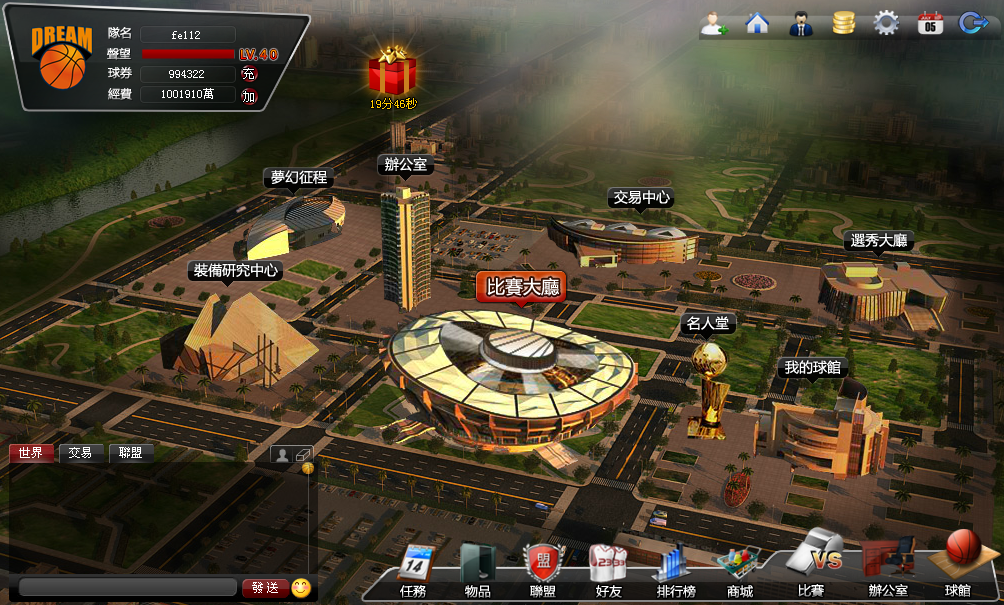
Task: Click the blue logout arrow icon
Action: [x=972, y=23]
